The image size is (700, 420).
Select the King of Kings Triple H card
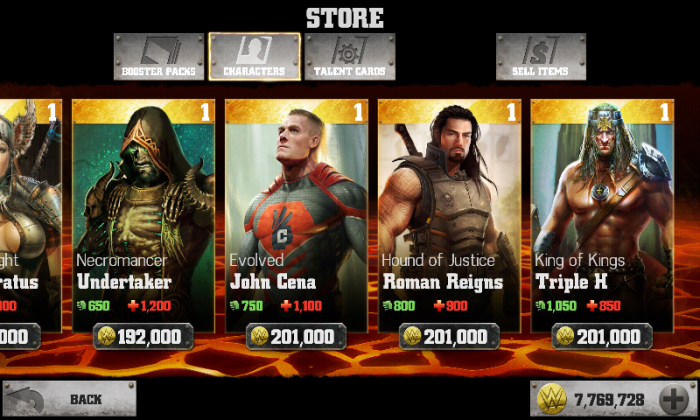pos(602,210)
